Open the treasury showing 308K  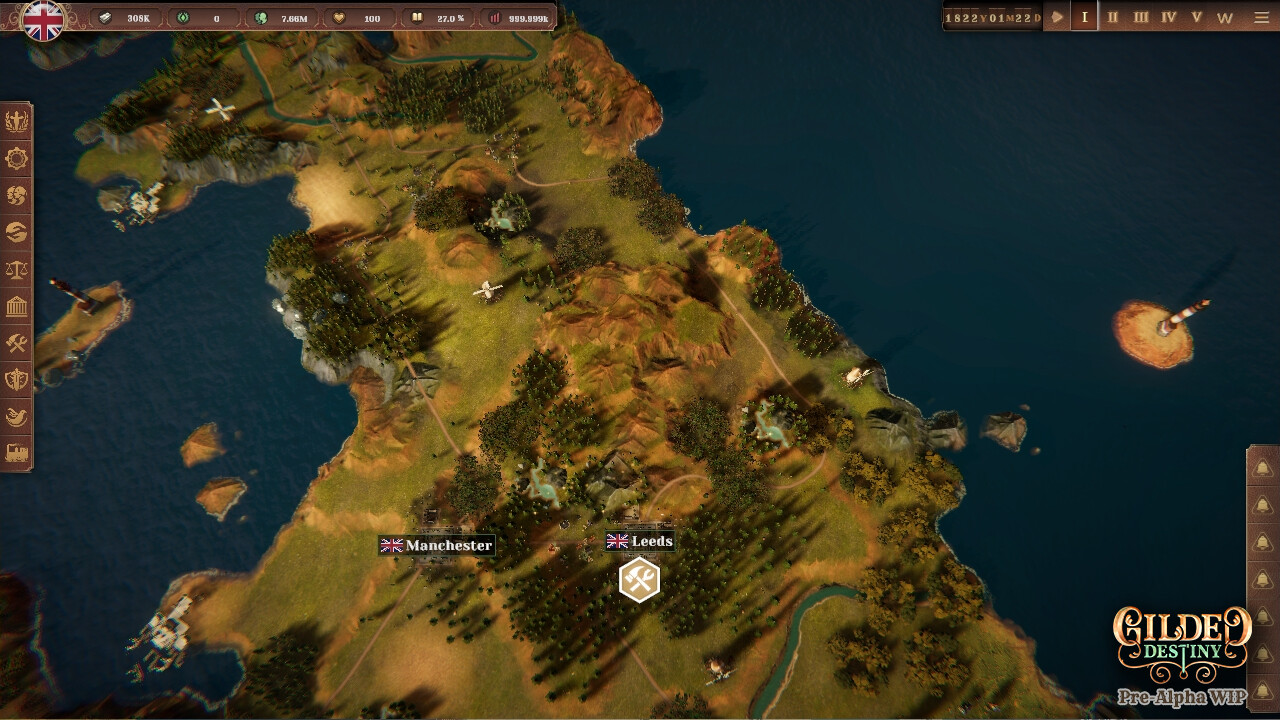point(127,16)
